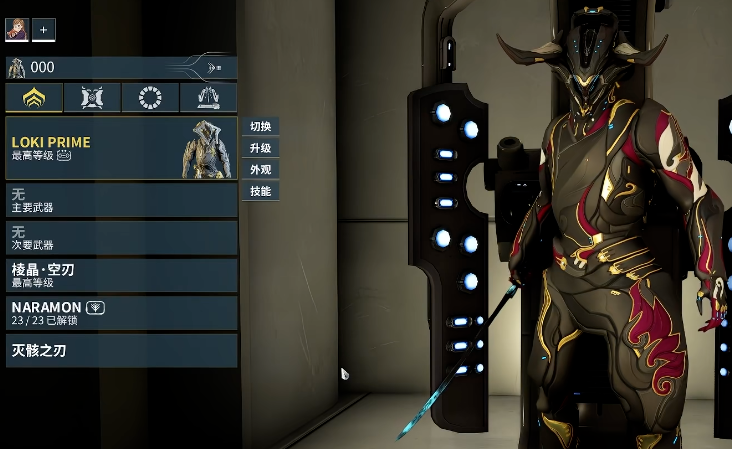Image resolution: width=732 pixels, height=449 pixels.
Task: Click the plus button beside the avatar
Action: (x=44, y=30)
